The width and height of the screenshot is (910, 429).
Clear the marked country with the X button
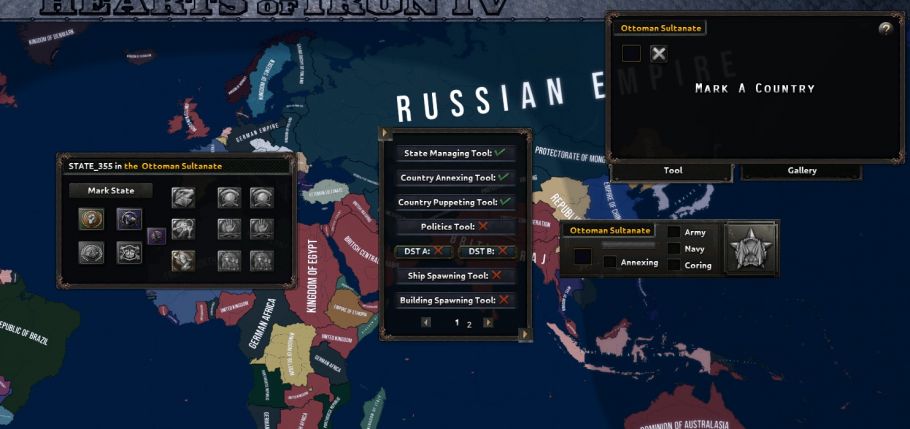click(x=659, y=54)
